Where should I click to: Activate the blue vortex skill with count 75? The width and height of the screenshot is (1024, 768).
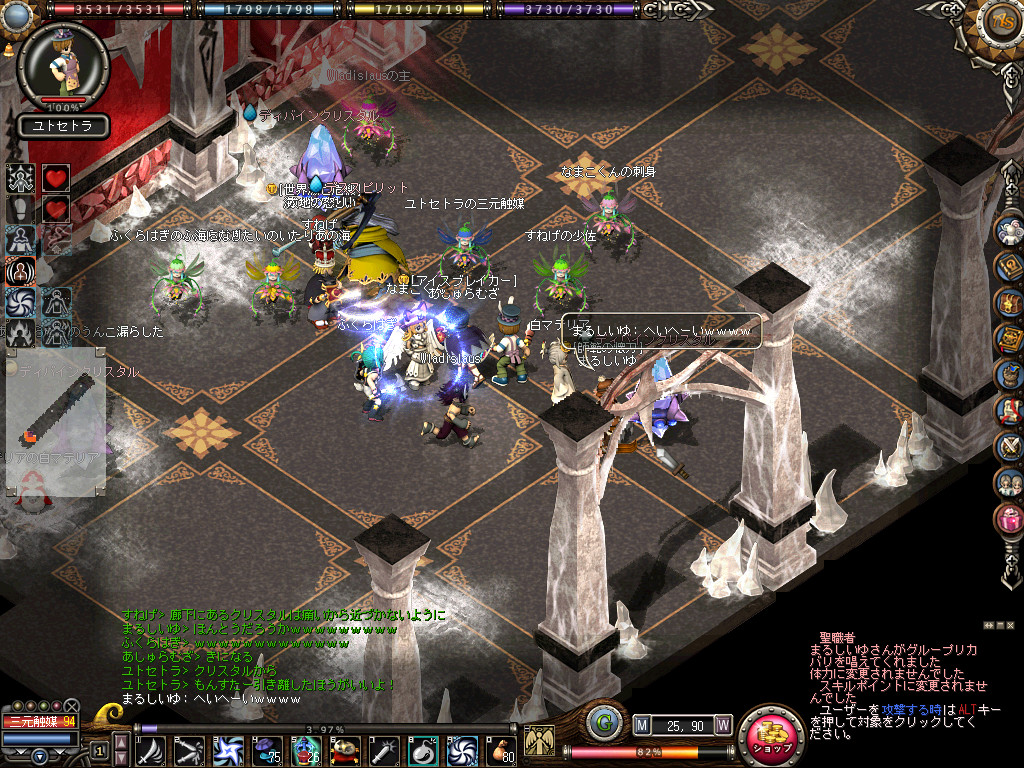pos(268,751)
